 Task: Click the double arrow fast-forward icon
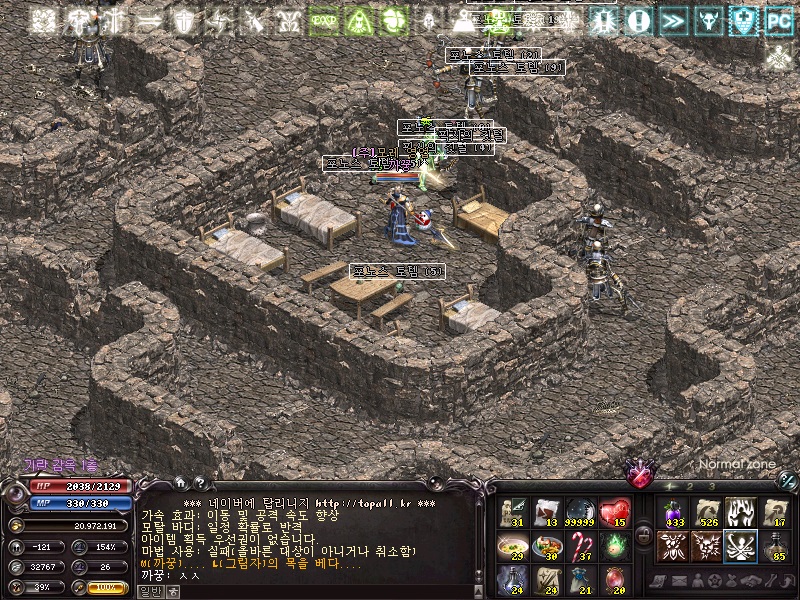(675, 20)
